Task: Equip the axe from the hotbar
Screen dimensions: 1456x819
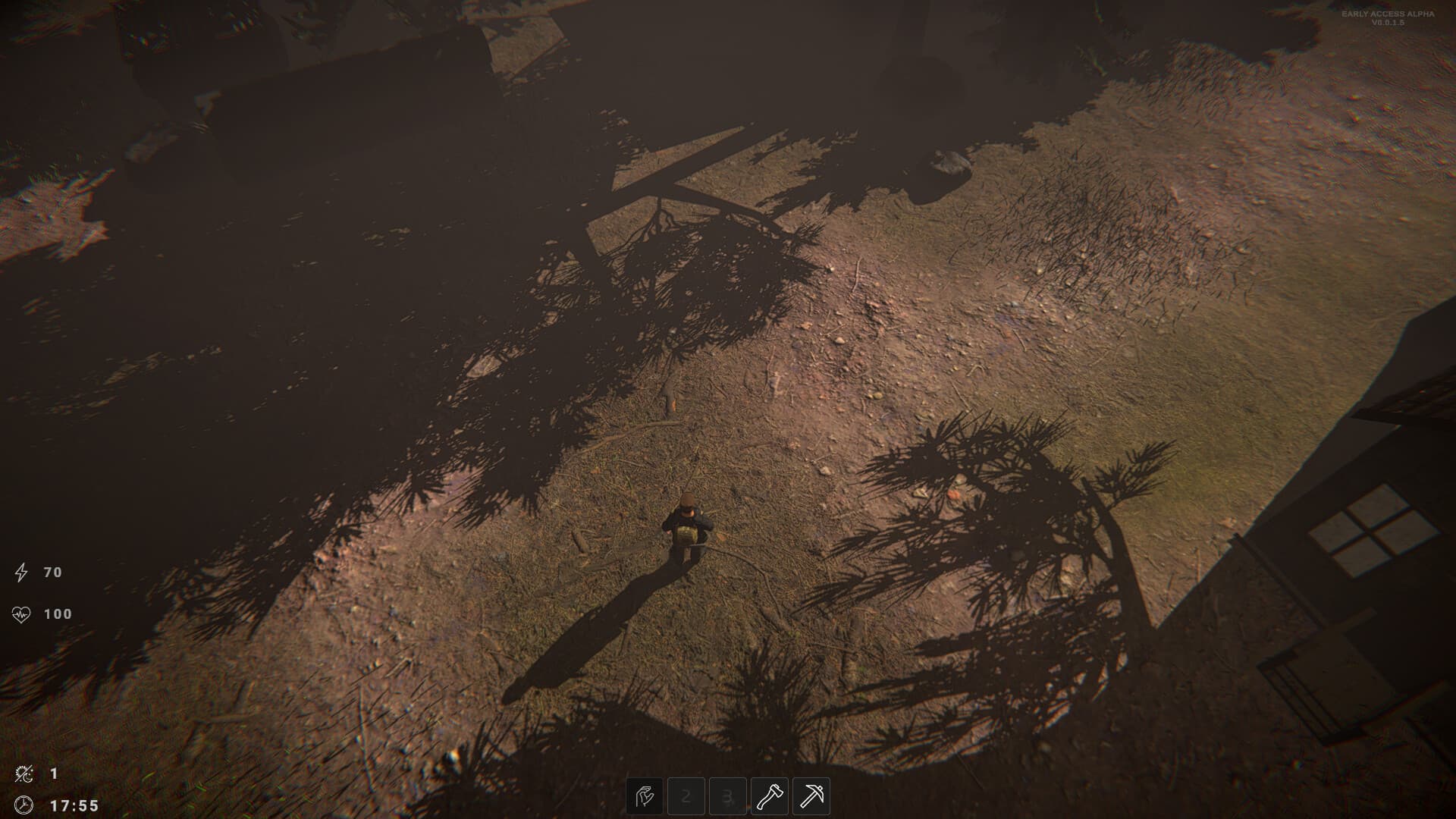Action: coord(770,796)
